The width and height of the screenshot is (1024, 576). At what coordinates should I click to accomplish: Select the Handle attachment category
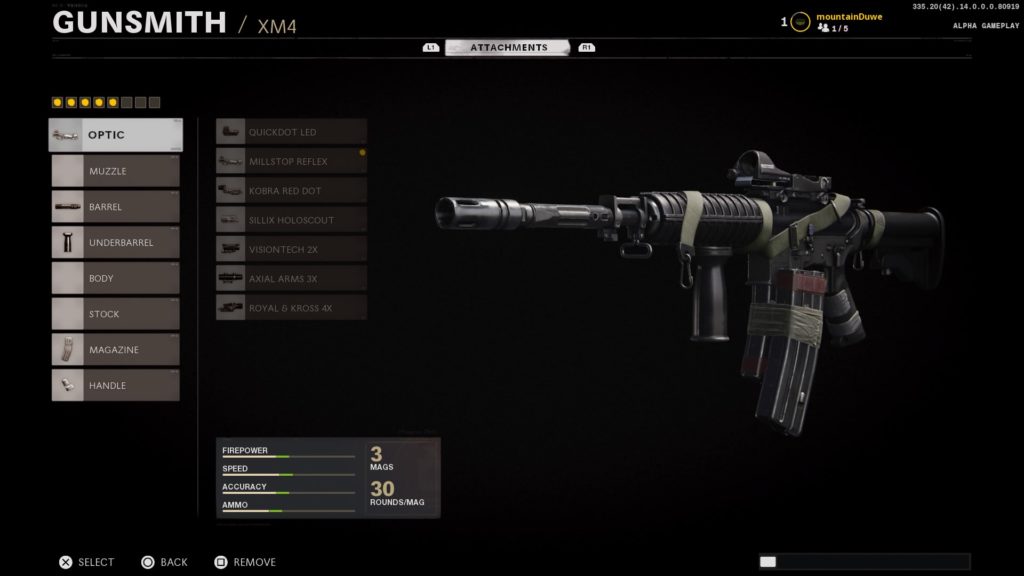116,385
